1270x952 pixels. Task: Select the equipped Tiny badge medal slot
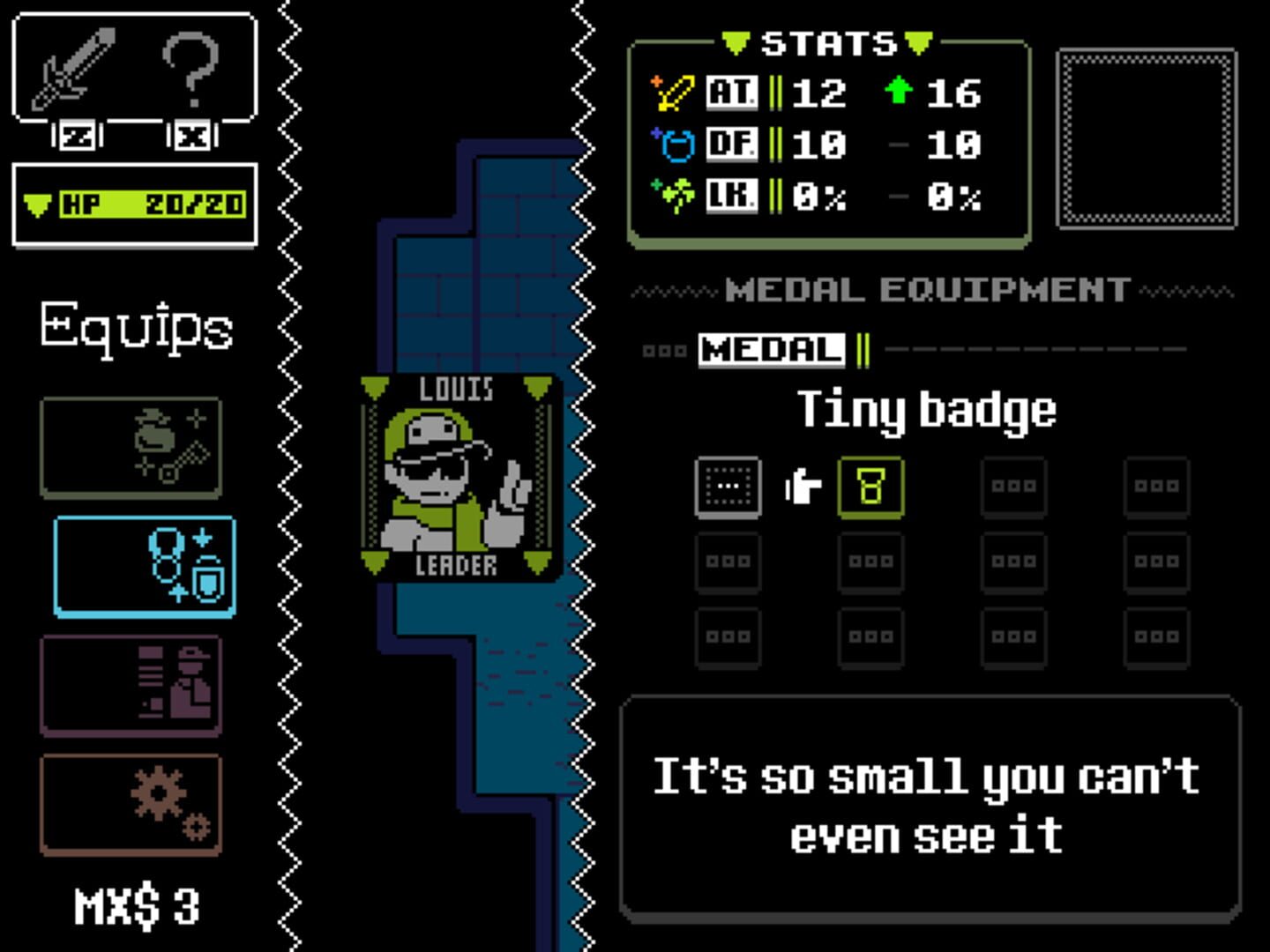(871, 487)
